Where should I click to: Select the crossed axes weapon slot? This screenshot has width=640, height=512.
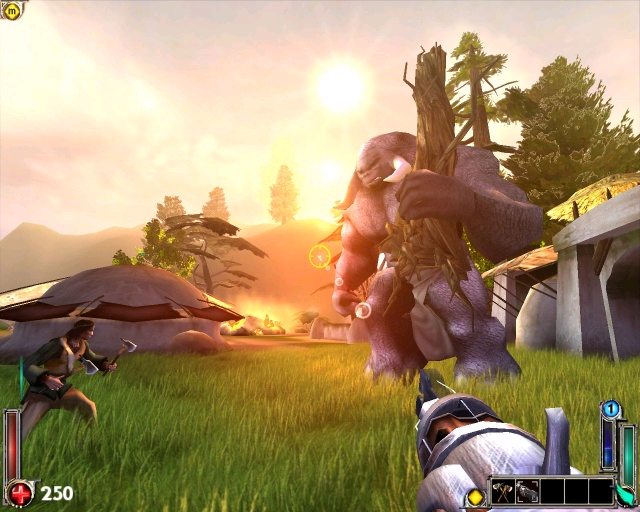pyautogui.click(x=503, y=491)
